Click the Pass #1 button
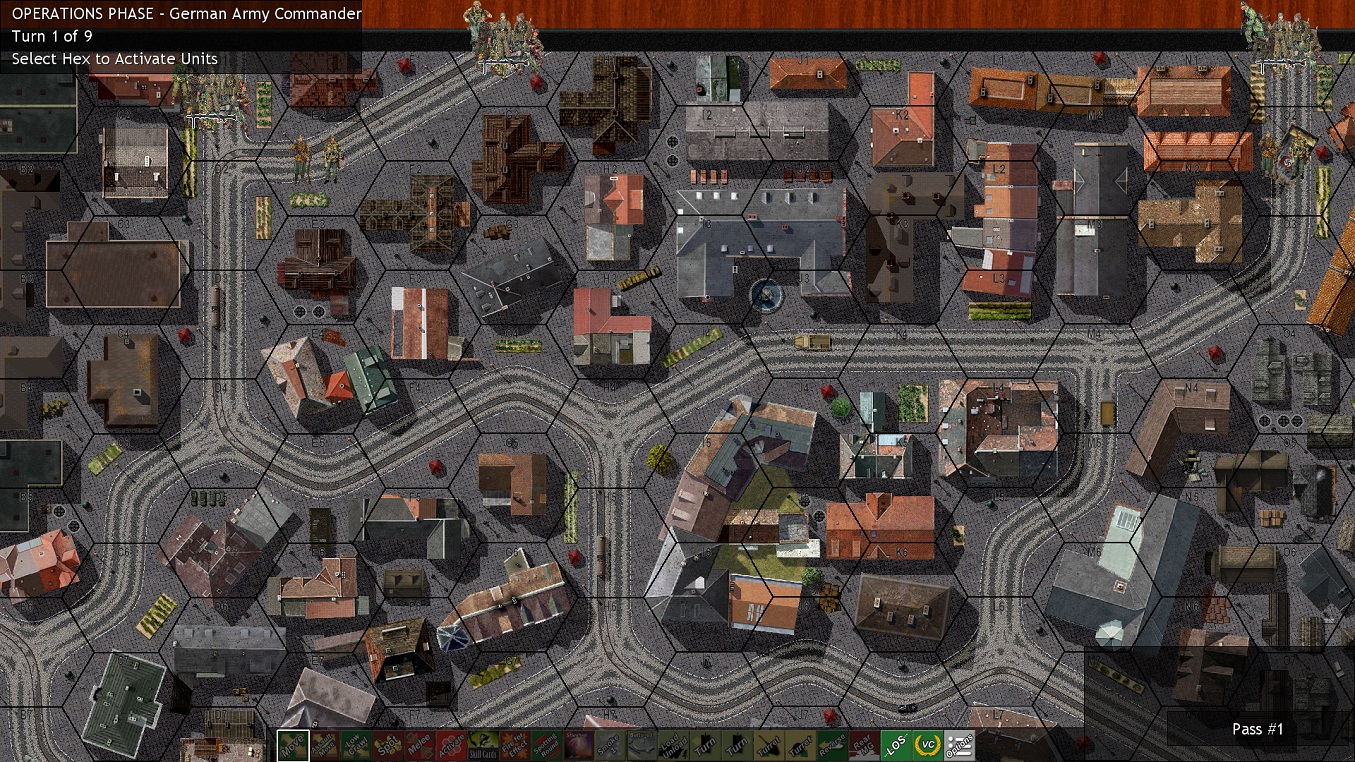The height and width of the screenshot is (762, 1355). [1256, 729]
